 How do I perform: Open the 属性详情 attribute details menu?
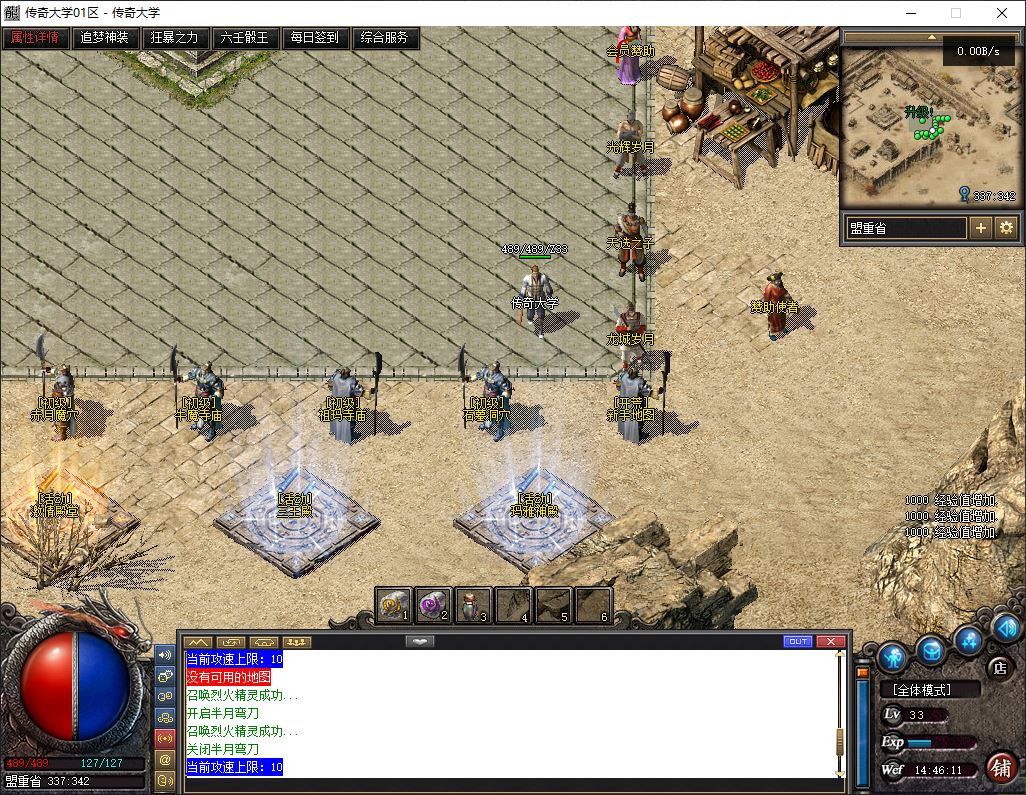35,38
